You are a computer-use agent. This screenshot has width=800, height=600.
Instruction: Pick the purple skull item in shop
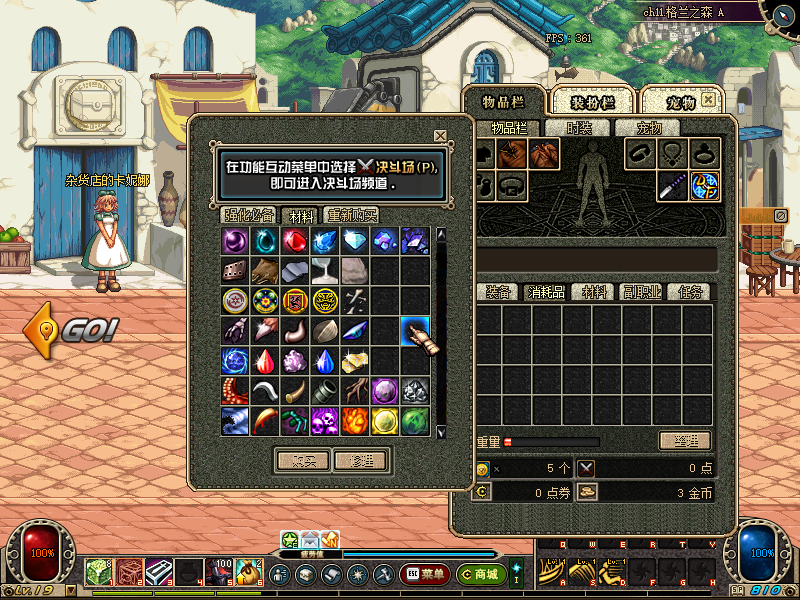pos(325,420)
